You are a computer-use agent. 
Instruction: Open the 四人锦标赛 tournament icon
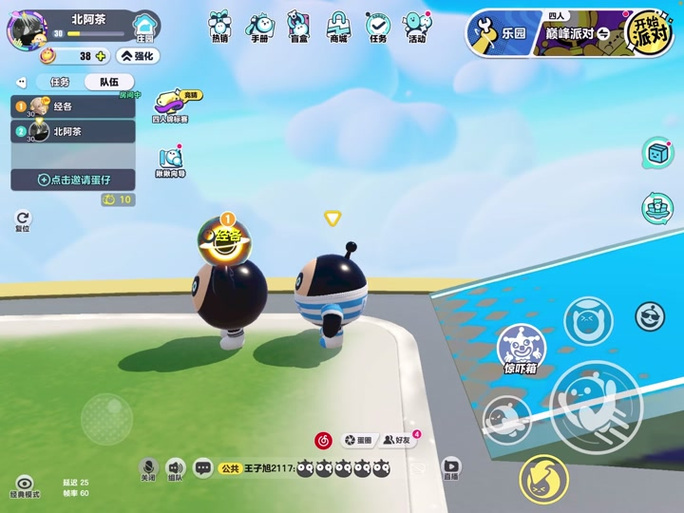[x=170, y=106]
